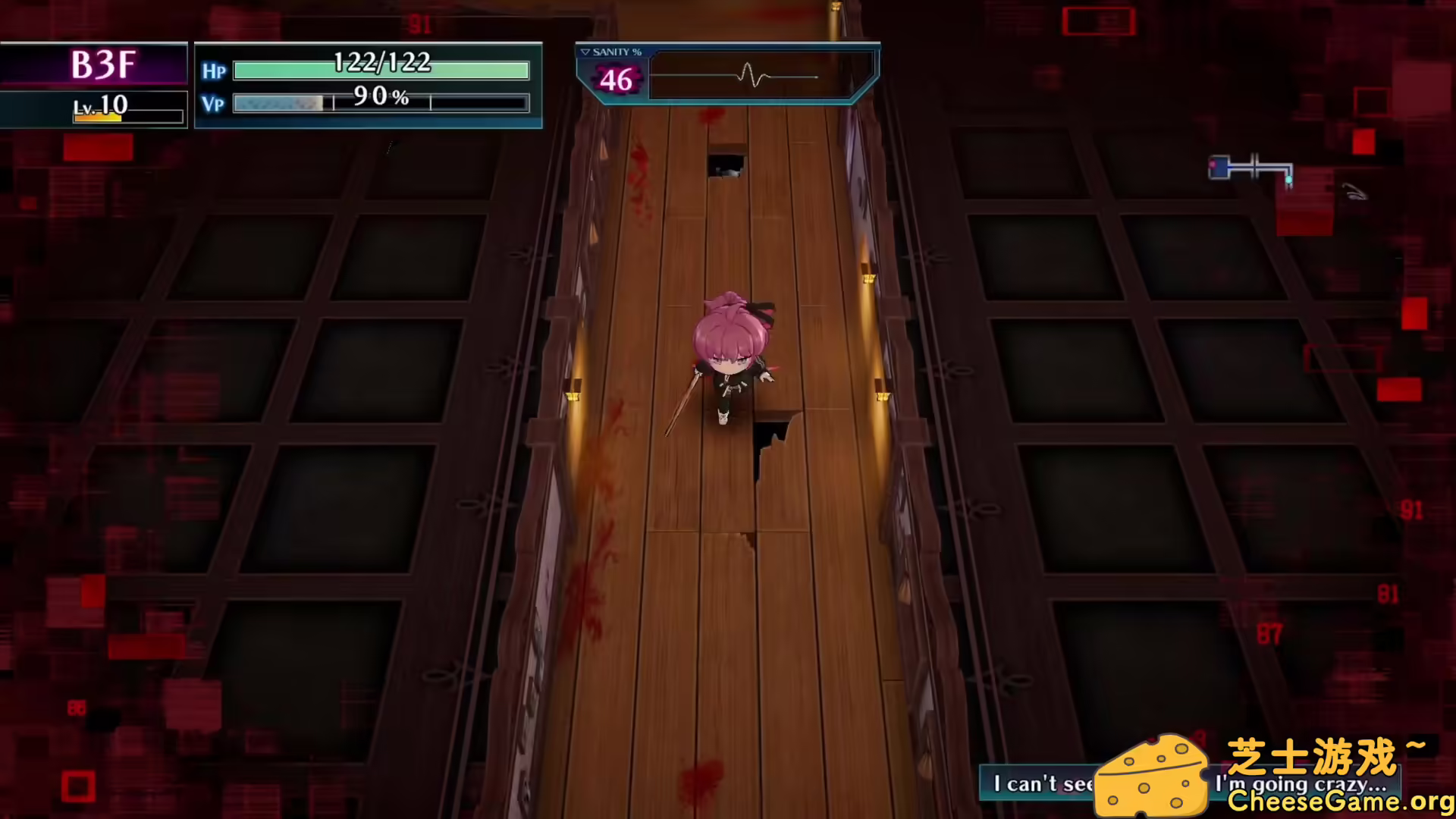Toggle the Sanity value display showing 46
The width and height of the screenshot is (1456, 819).
click(x=617, y=80)
